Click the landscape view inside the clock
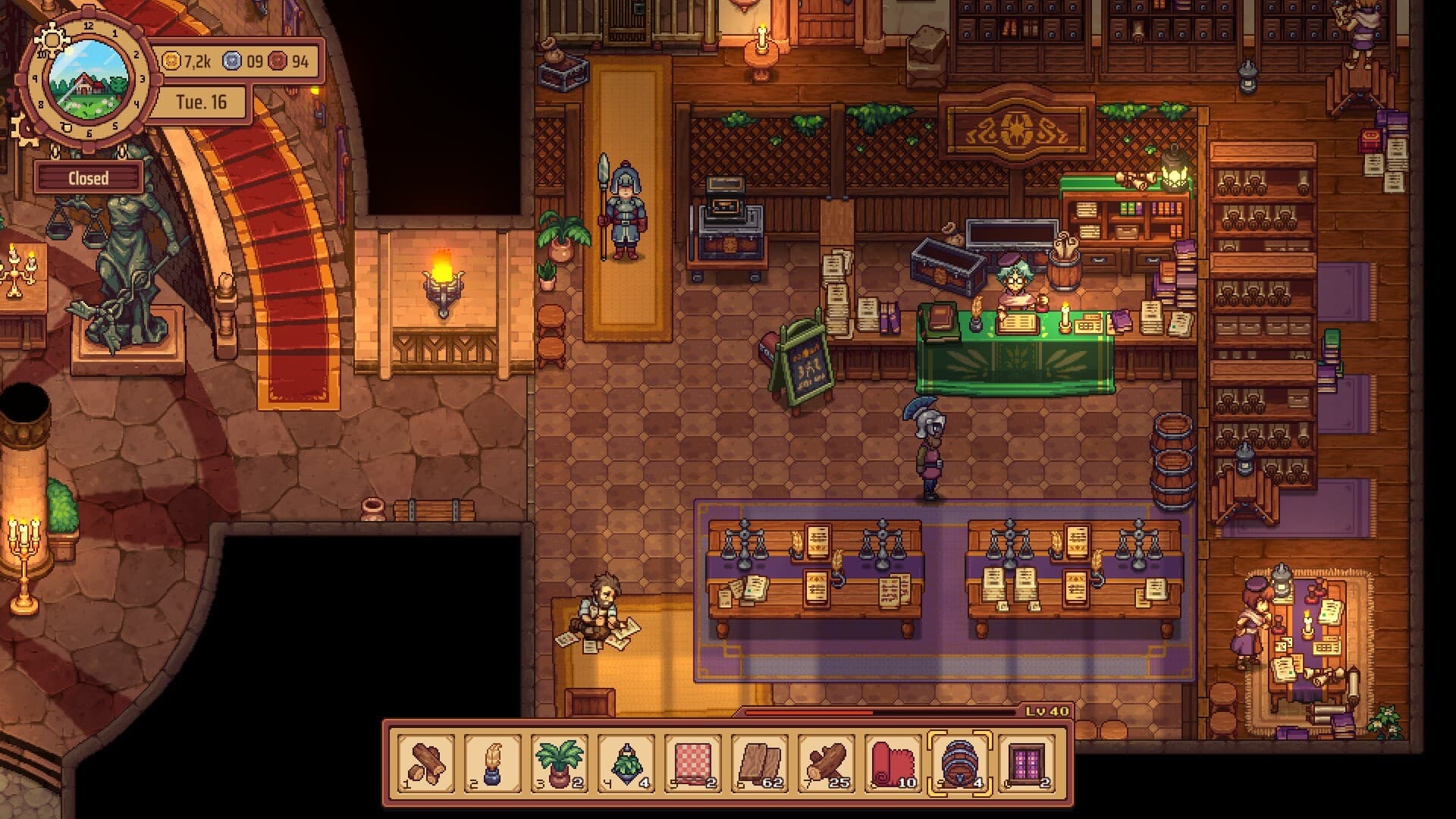 click(x=86, y=80)
